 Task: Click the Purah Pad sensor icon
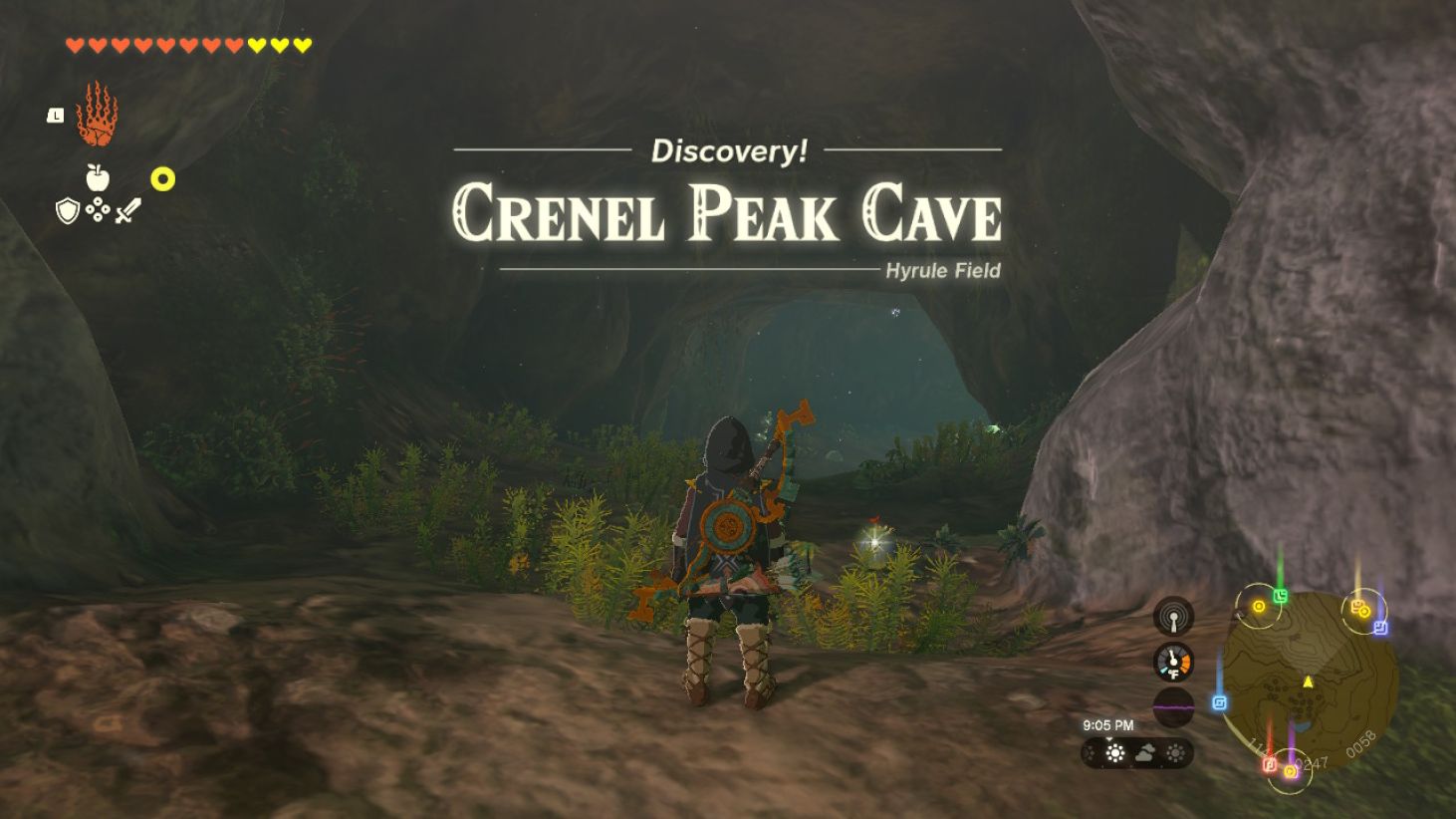(x=1174, y=614)
